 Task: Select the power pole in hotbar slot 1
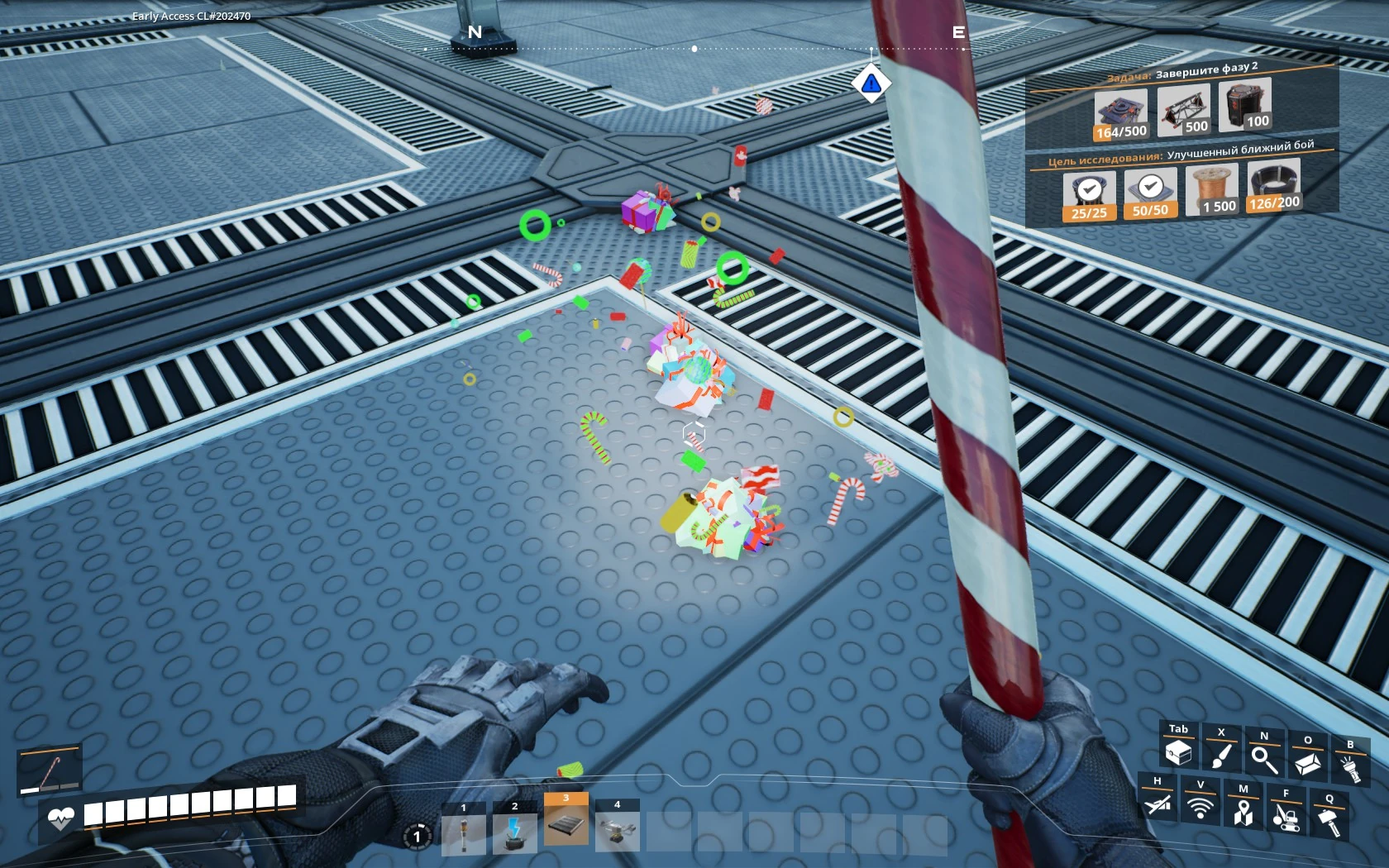point(464,832)
